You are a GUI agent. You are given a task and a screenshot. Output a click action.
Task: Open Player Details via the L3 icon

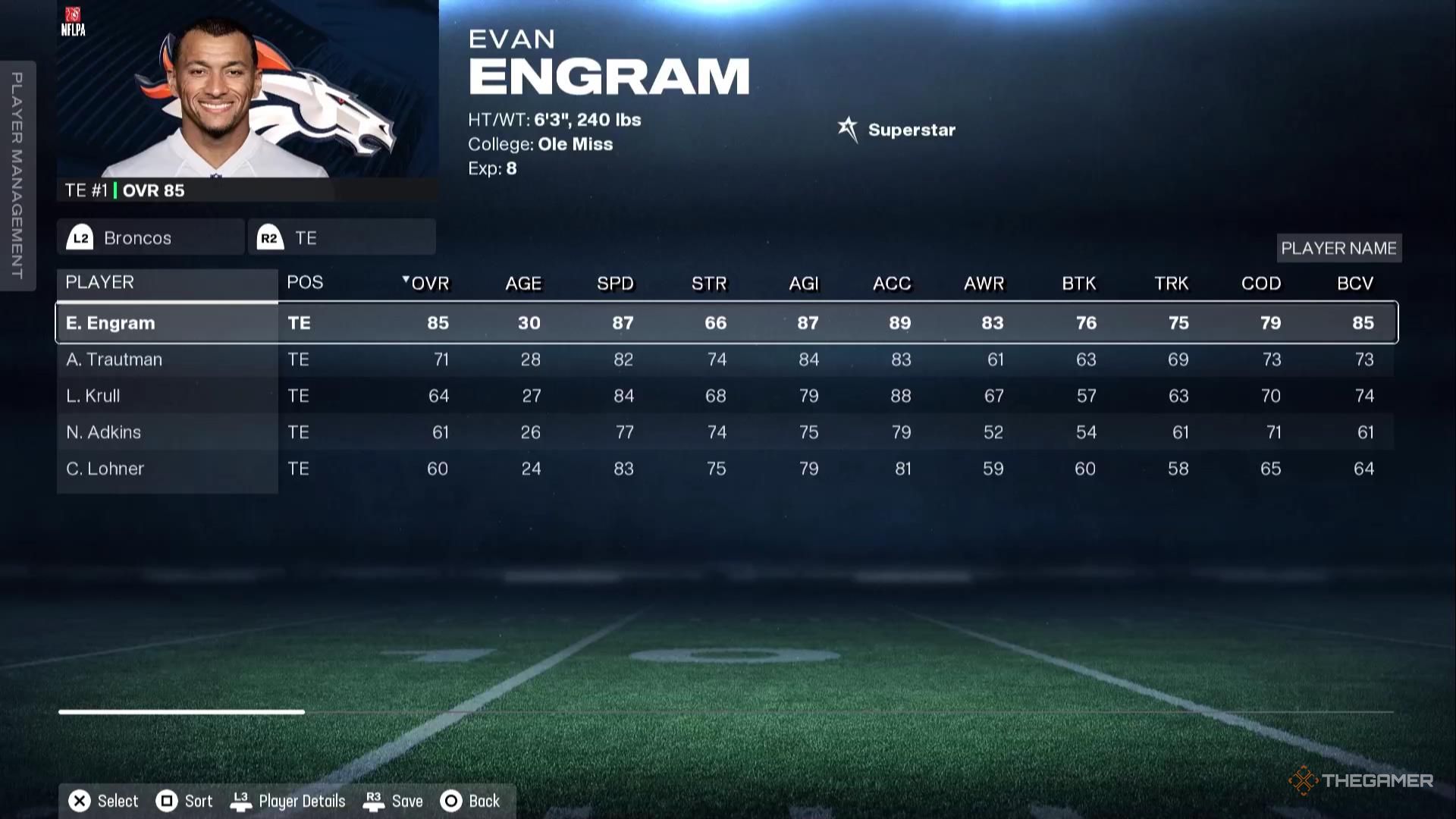click(x=243, y=800)
